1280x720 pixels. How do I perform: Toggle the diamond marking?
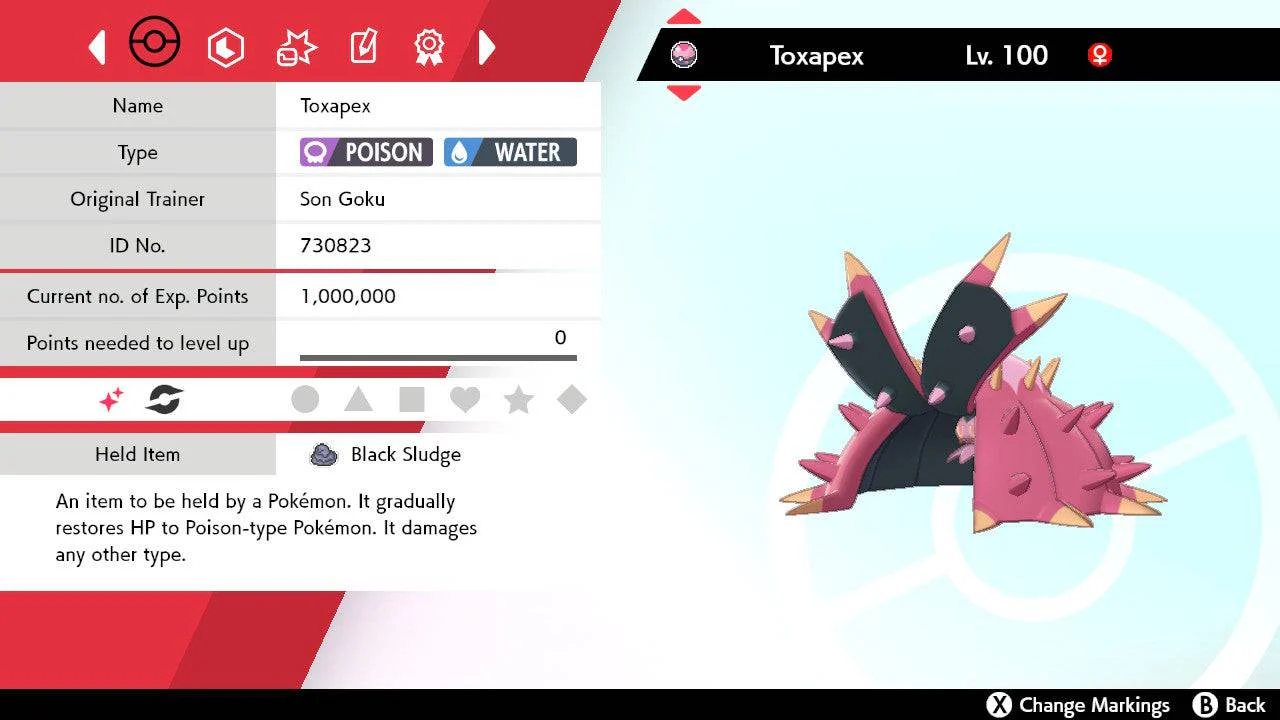tap(571, 400)
